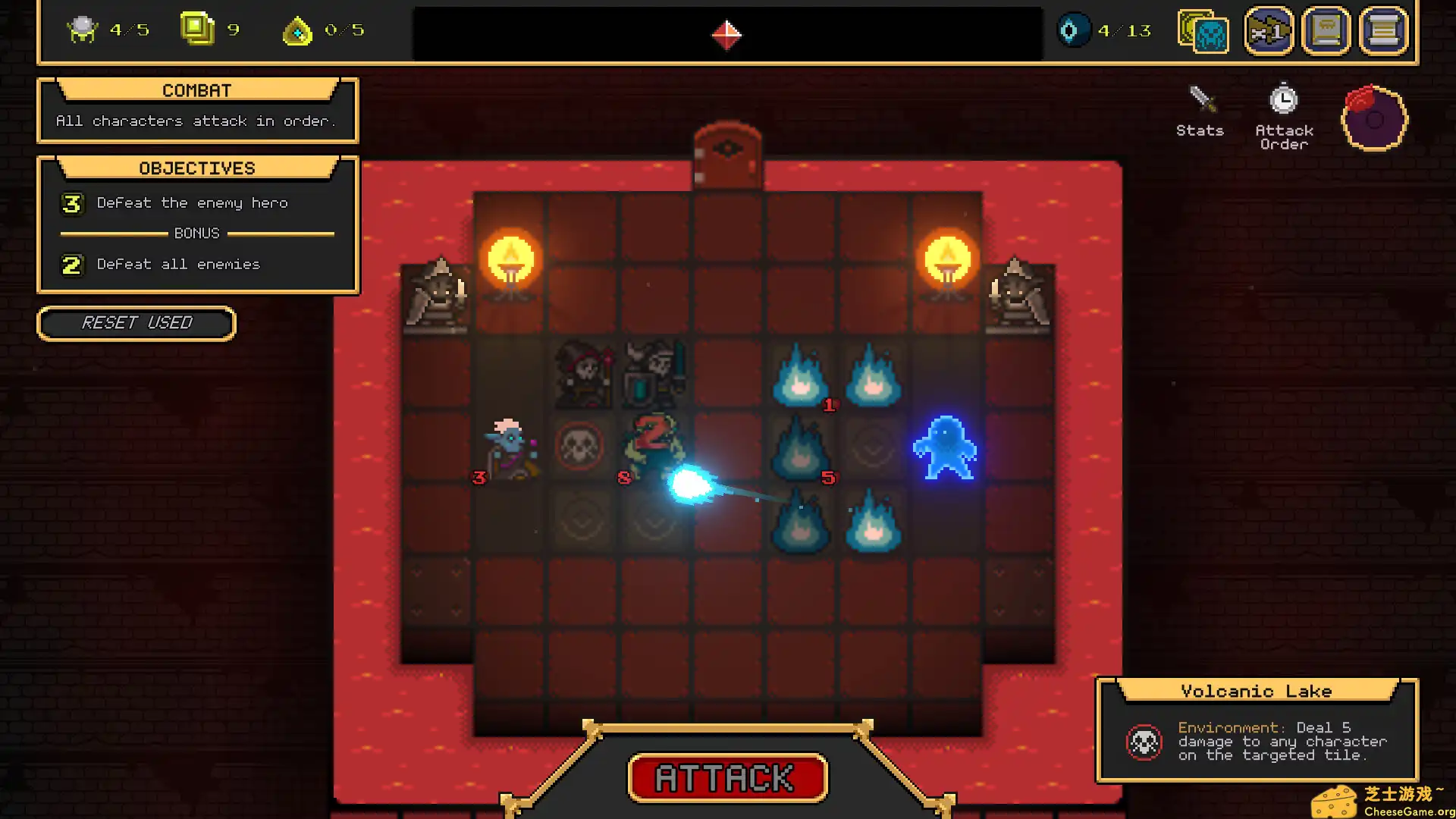
Task: Show the Stats overlay with the sword icon
Action: pos(1200,111)
